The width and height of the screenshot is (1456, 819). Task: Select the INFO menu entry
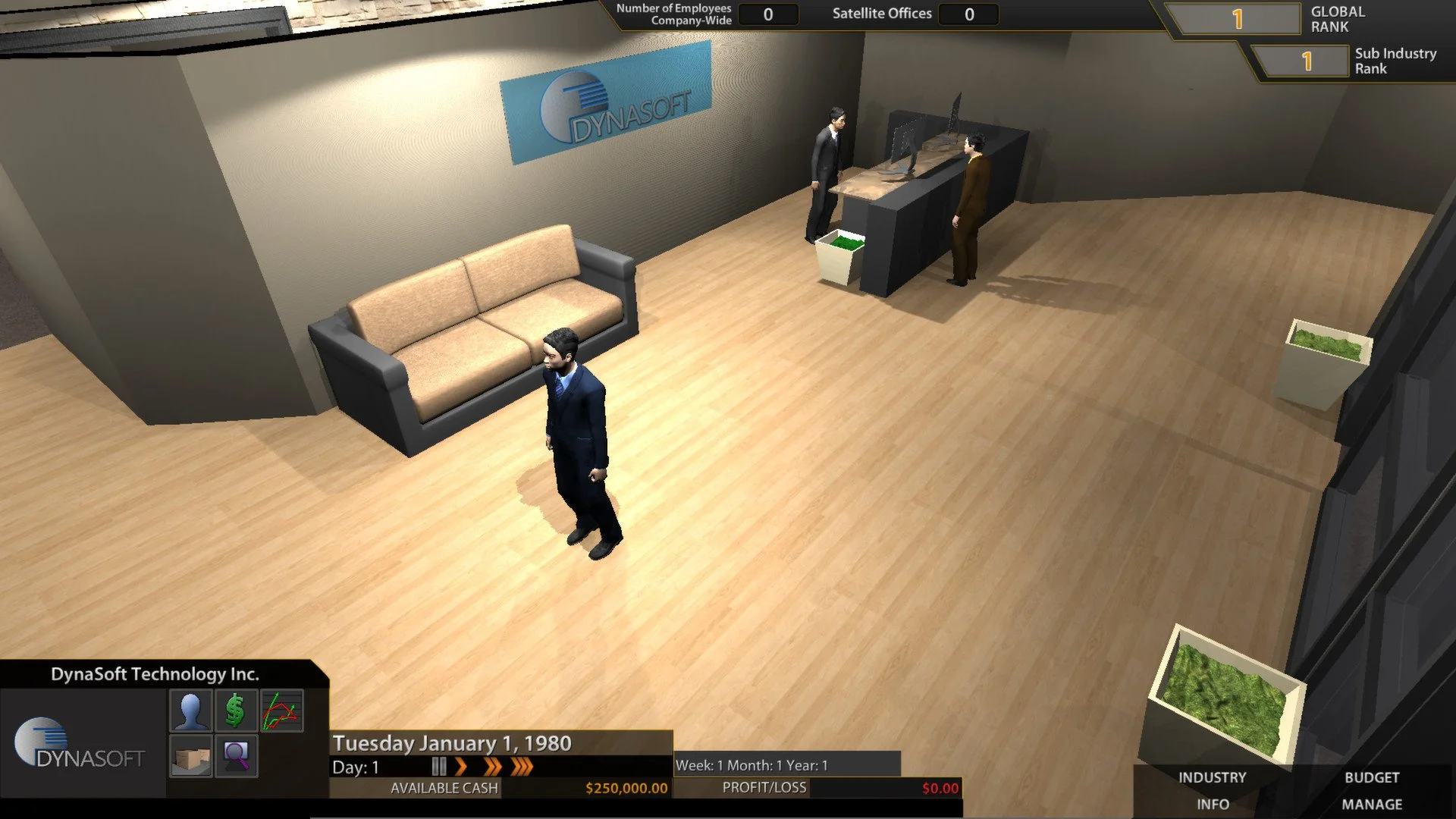[1214, 804]
